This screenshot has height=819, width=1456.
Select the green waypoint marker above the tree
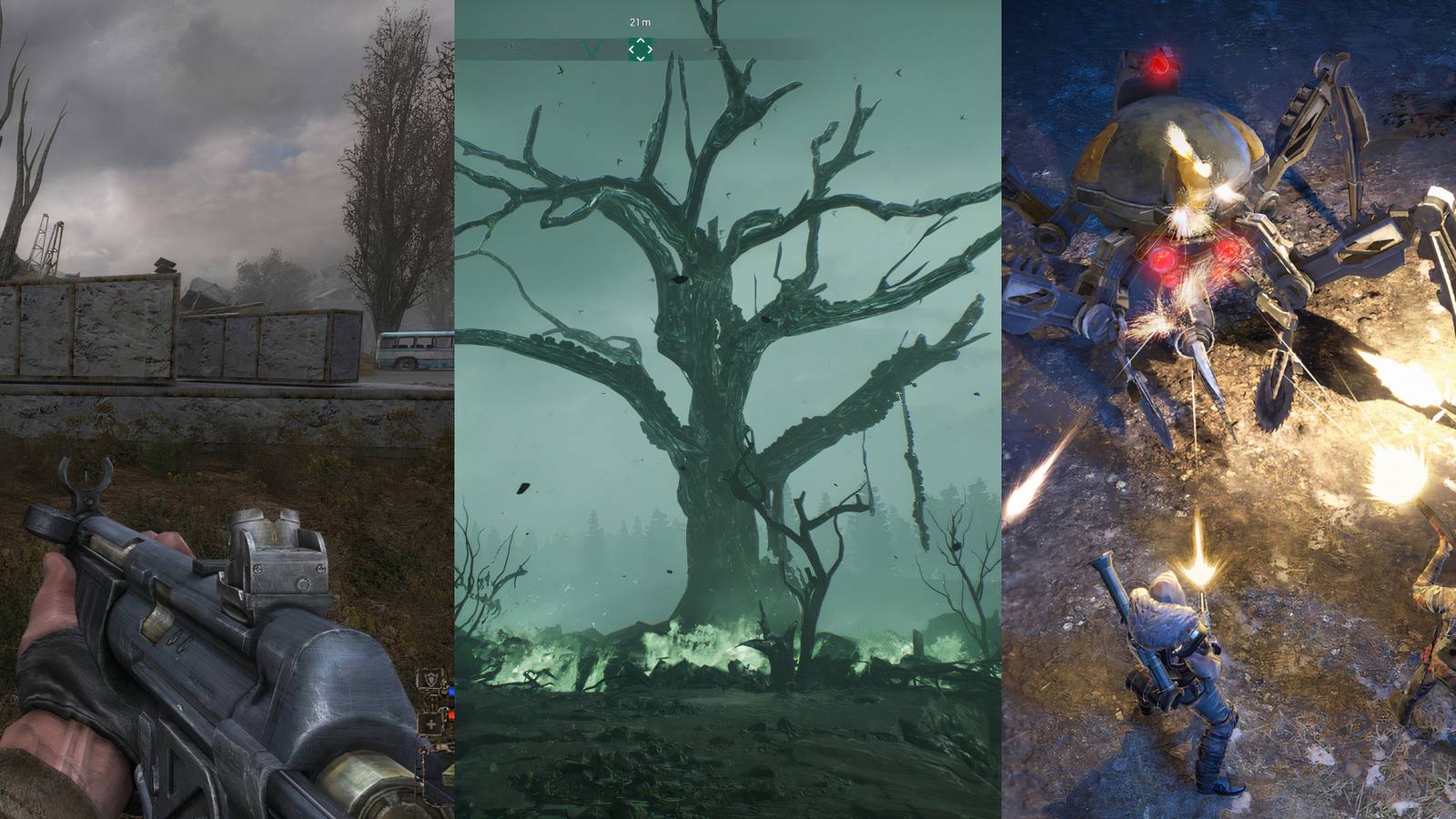pos(641,49)
